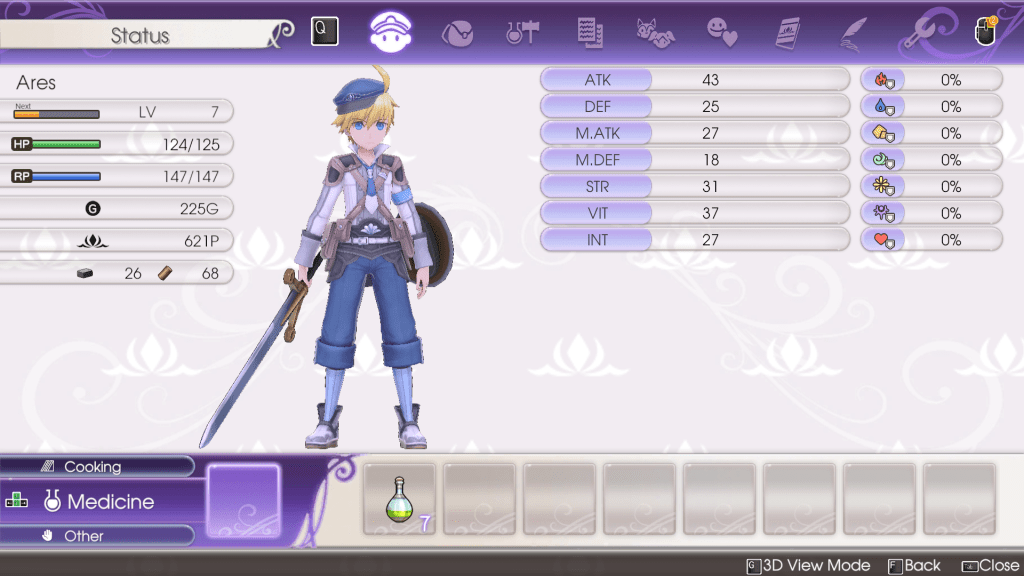Open the bag inventory tab
This screenshot has width=1024, height=576.
(x=457, y=32)
